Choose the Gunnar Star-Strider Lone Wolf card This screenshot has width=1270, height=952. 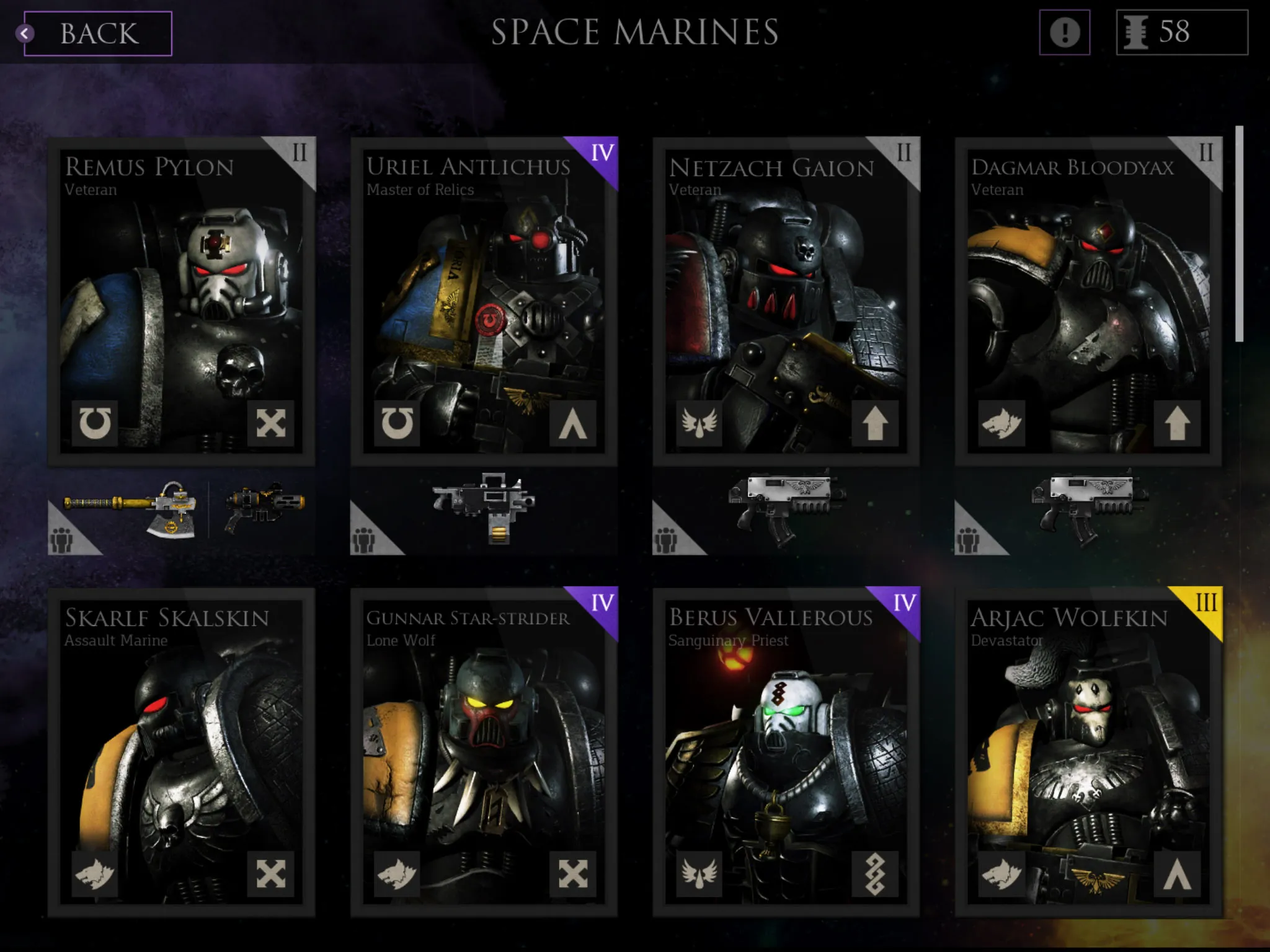[484, 751]
